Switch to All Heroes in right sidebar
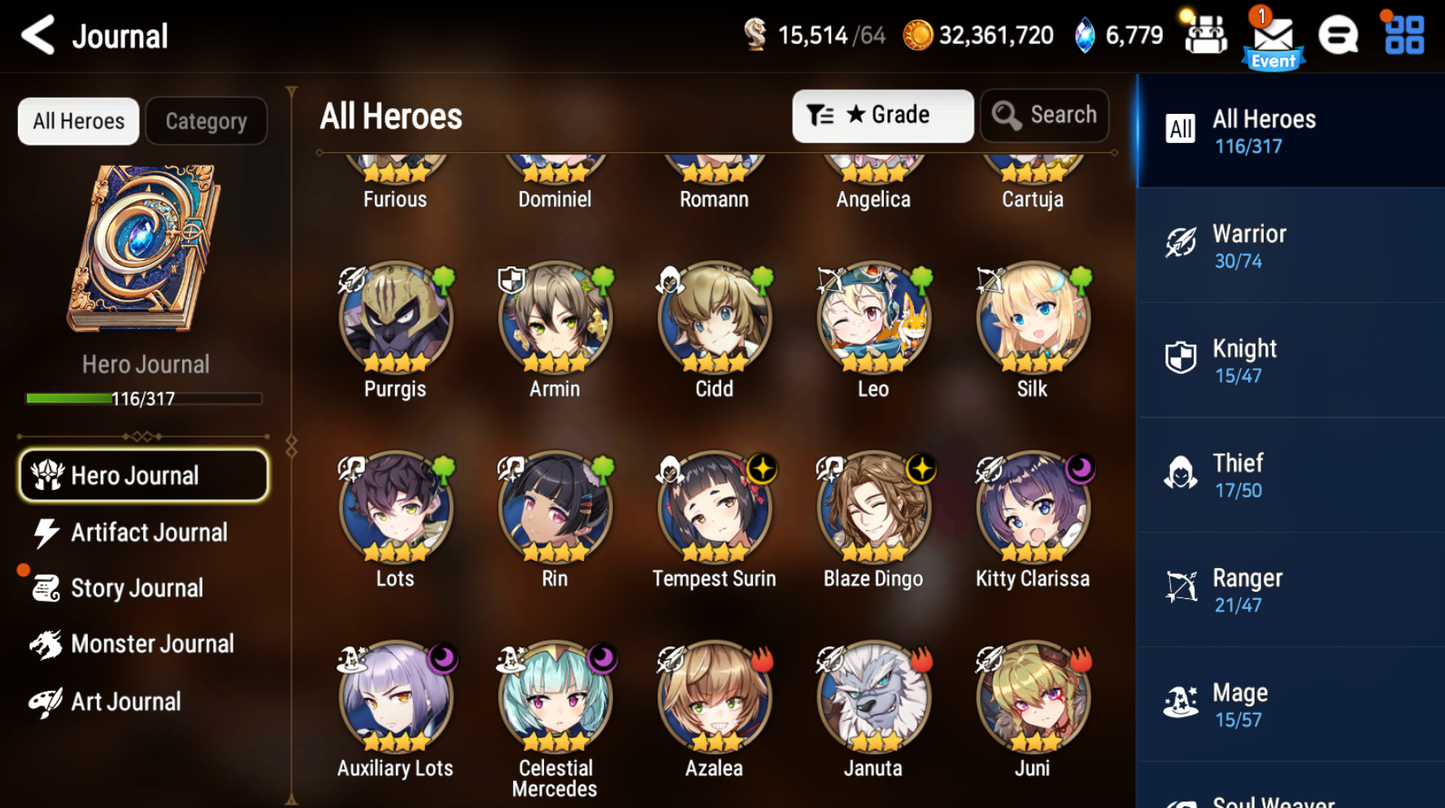 pyautogui.click(x=1290, y=131)
